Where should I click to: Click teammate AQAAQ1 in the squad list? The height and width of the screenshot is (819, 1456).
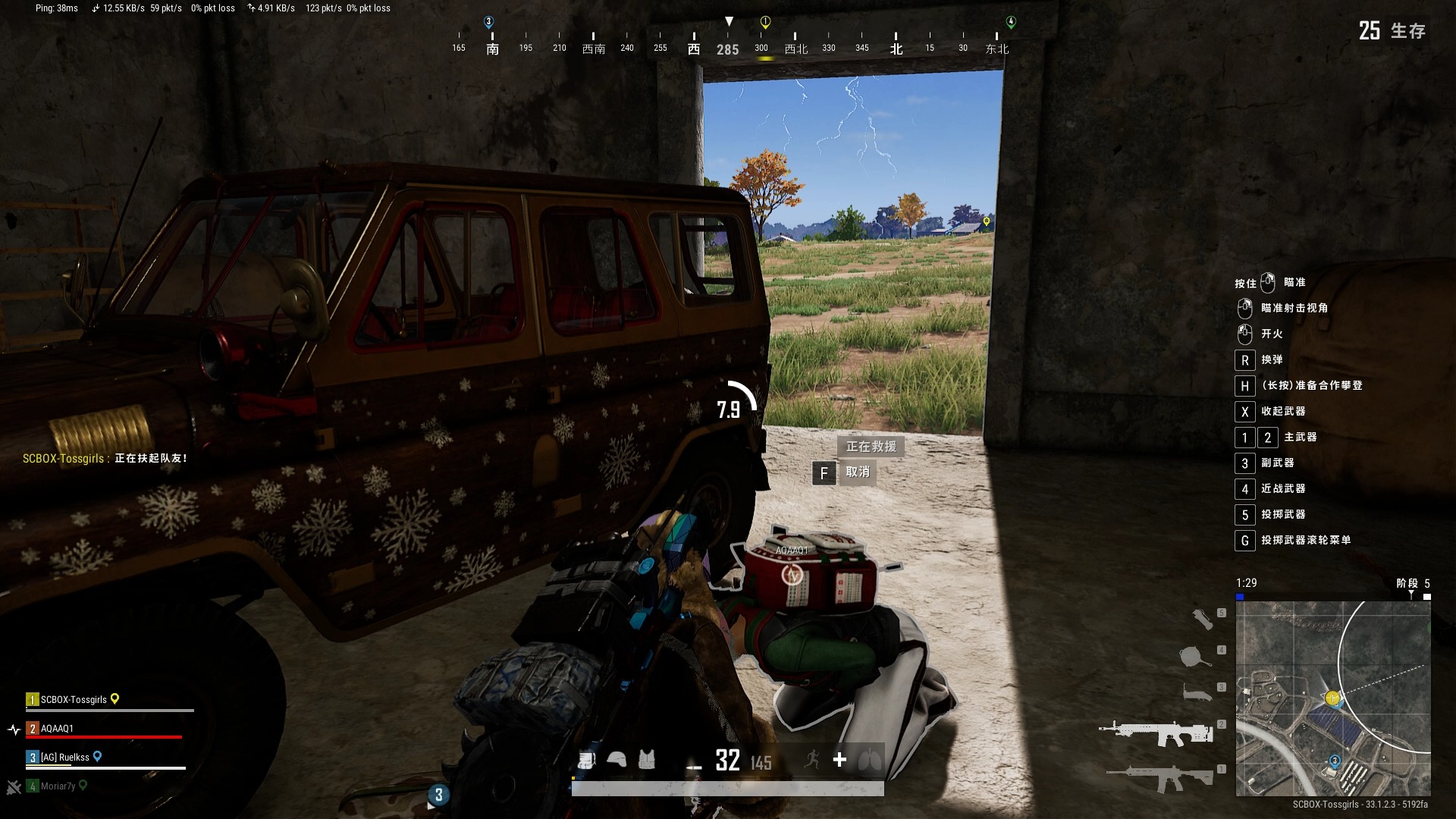(x=58, y=729)
